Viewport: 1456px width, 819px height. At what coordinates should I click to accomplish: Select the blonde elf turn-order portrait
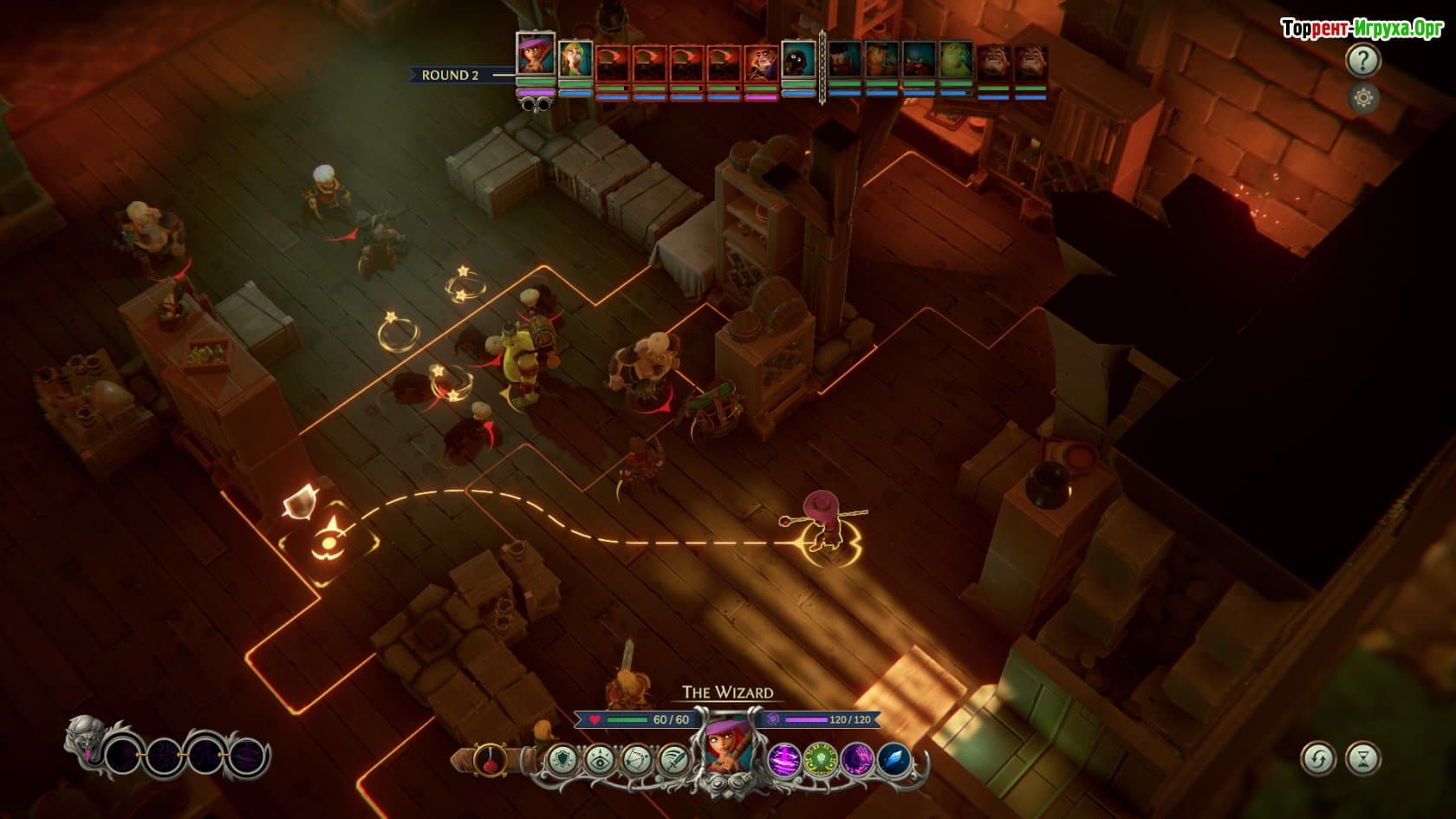point(575,59)
